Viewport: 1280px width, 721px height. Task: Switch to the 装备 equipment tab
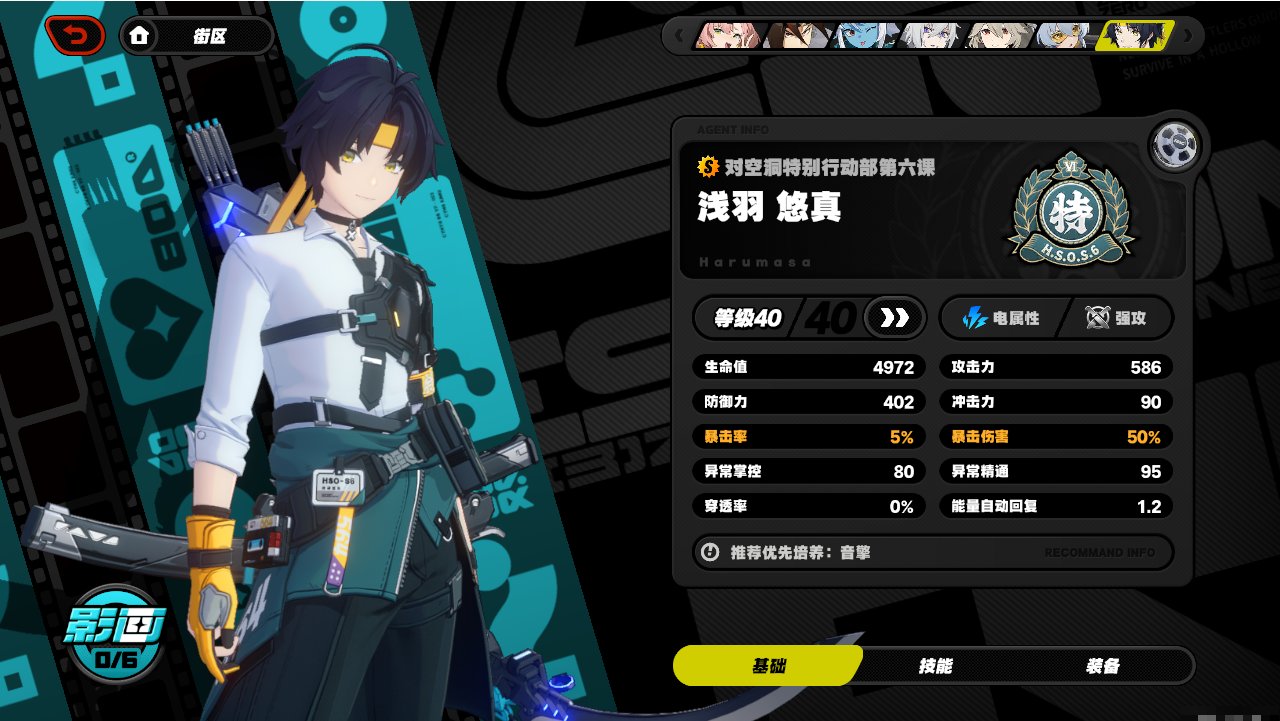coord(1103,666)
